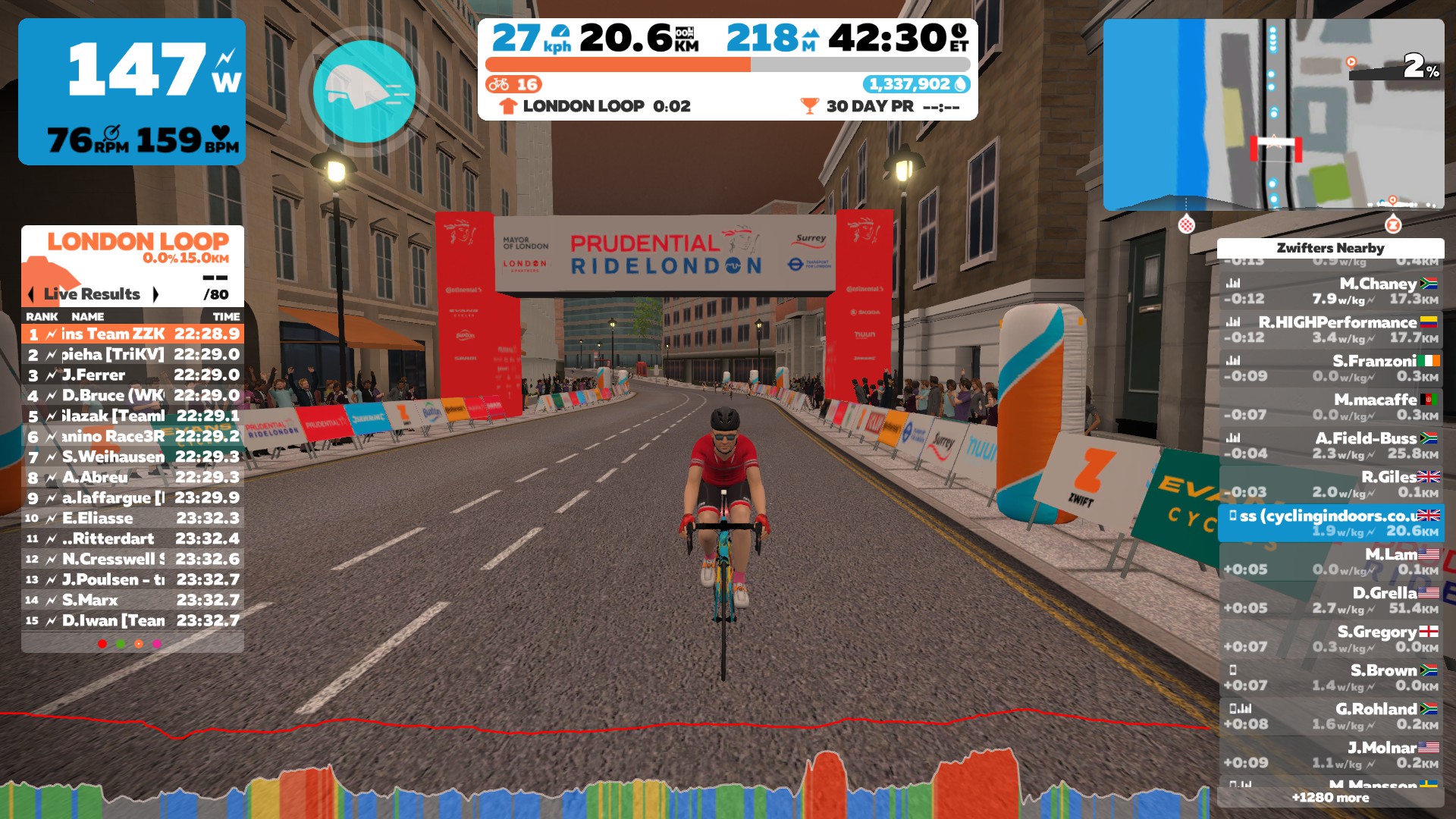This screenshot has height=819, width=1456.
Task: Toggle the red category dot under Live Results
Action: point(102,644)
